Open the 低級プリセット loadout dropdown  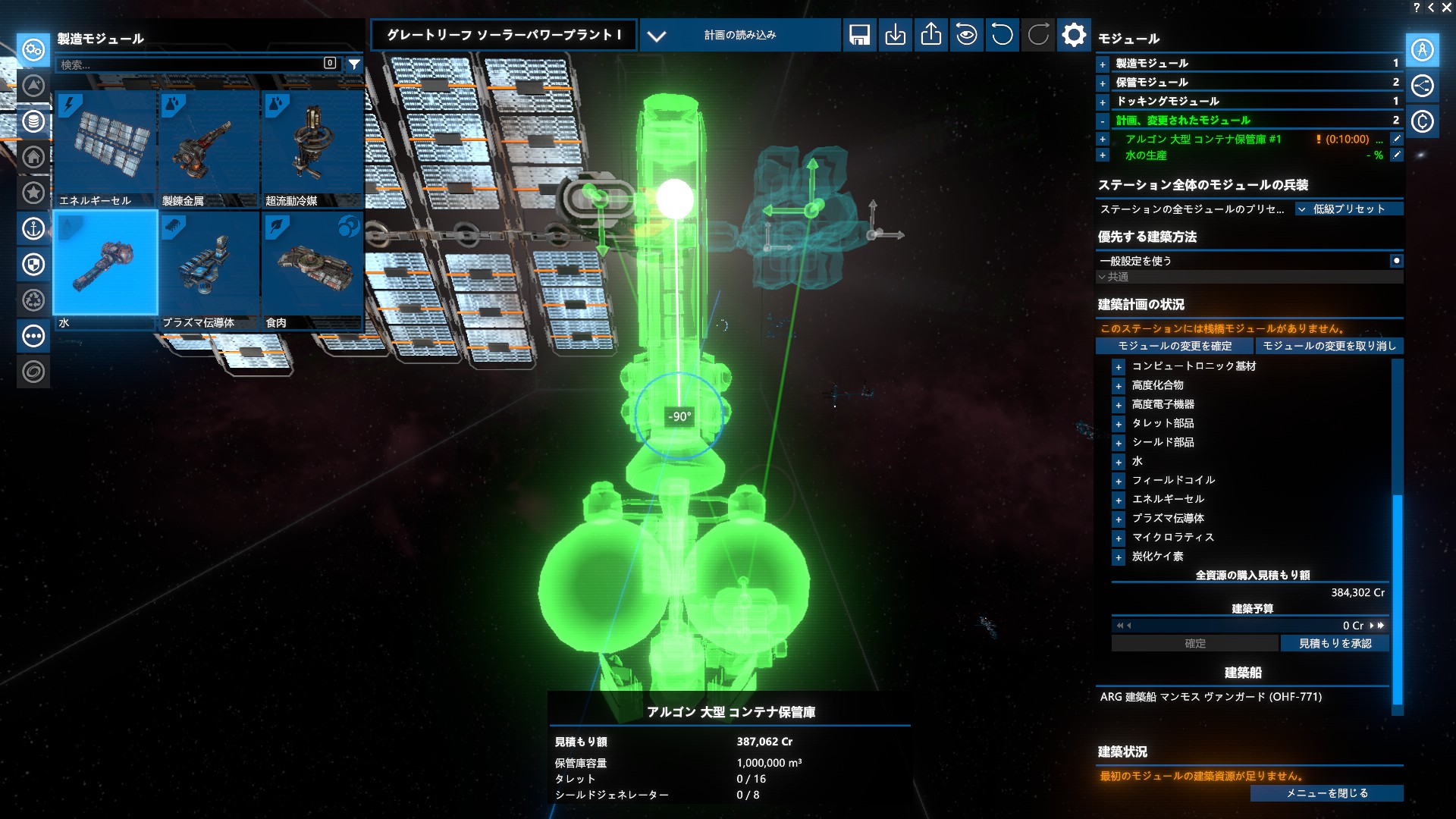pyautogui.click(x=1349, y=209)
